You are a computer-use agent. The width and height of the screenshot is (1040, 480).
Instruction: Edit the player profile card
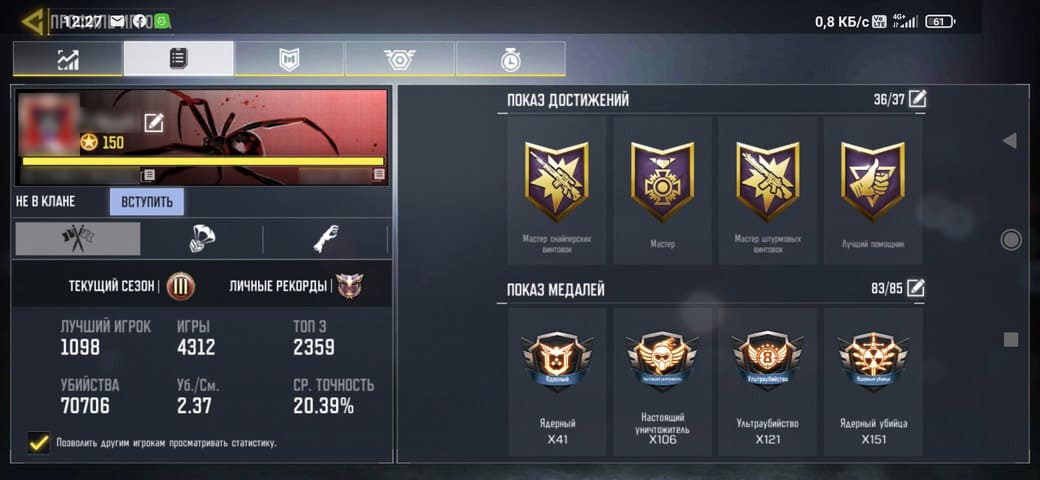click(153, 123)
